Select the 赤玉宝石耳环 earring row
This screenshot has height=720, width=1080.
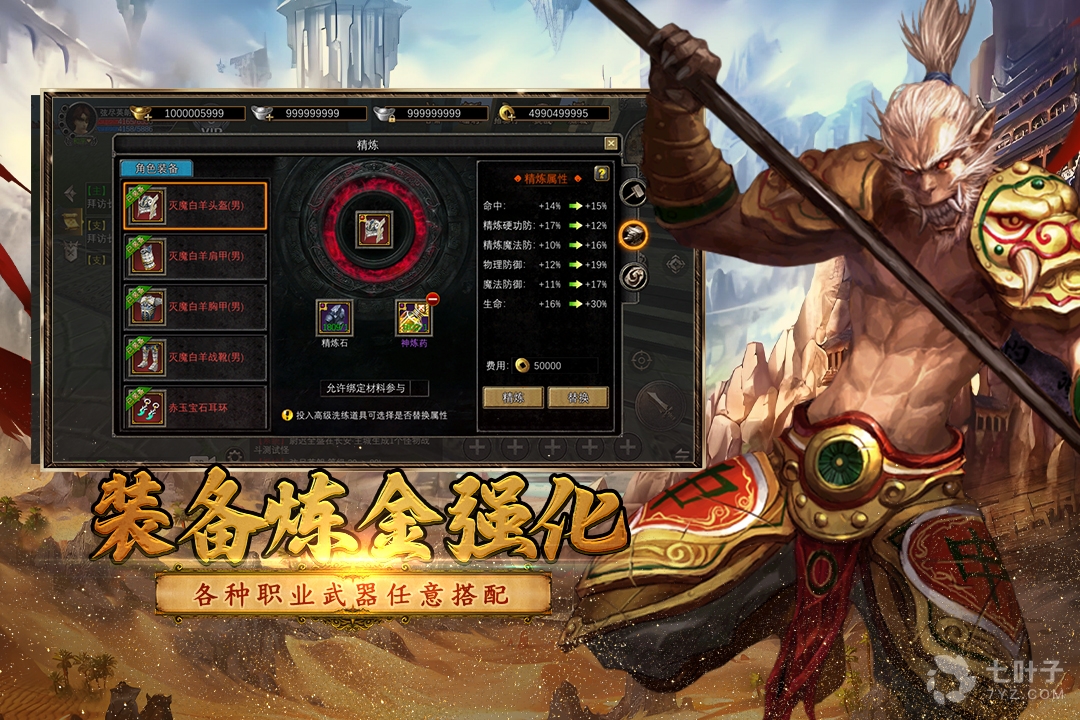click(195, 407)
